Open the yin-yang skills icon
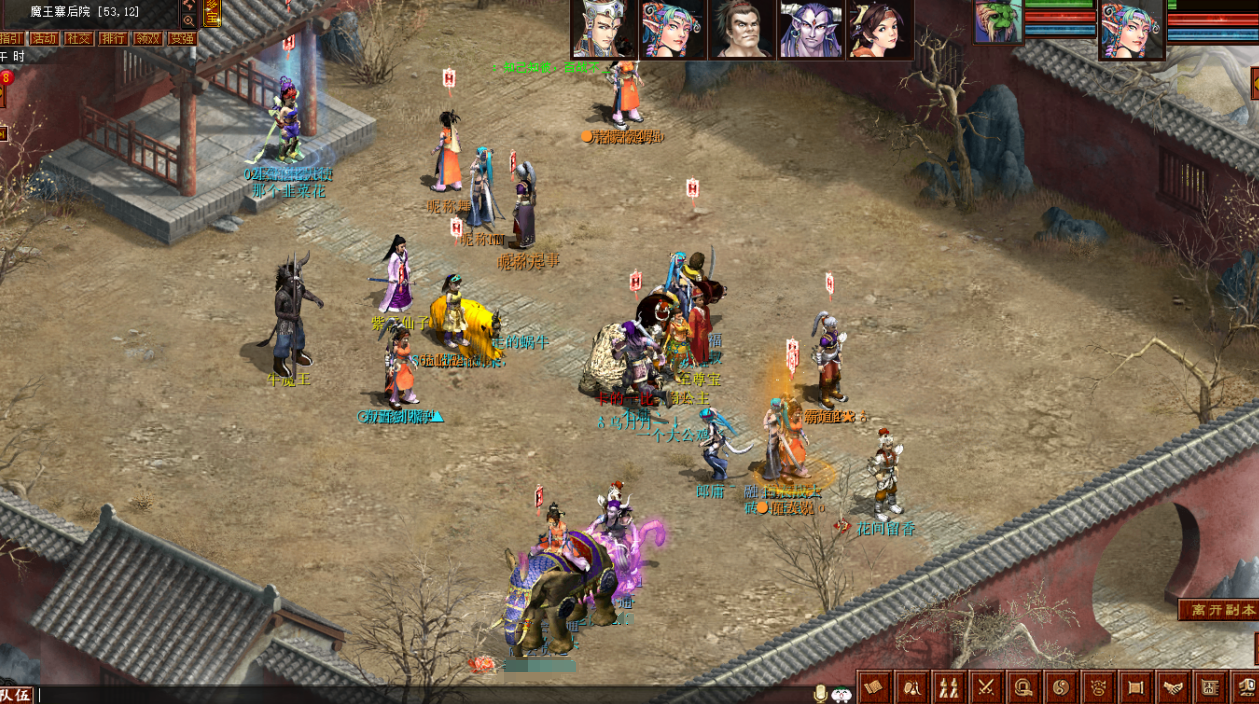Viewport: 1259px width, 704px height. tap(1061, 687)
